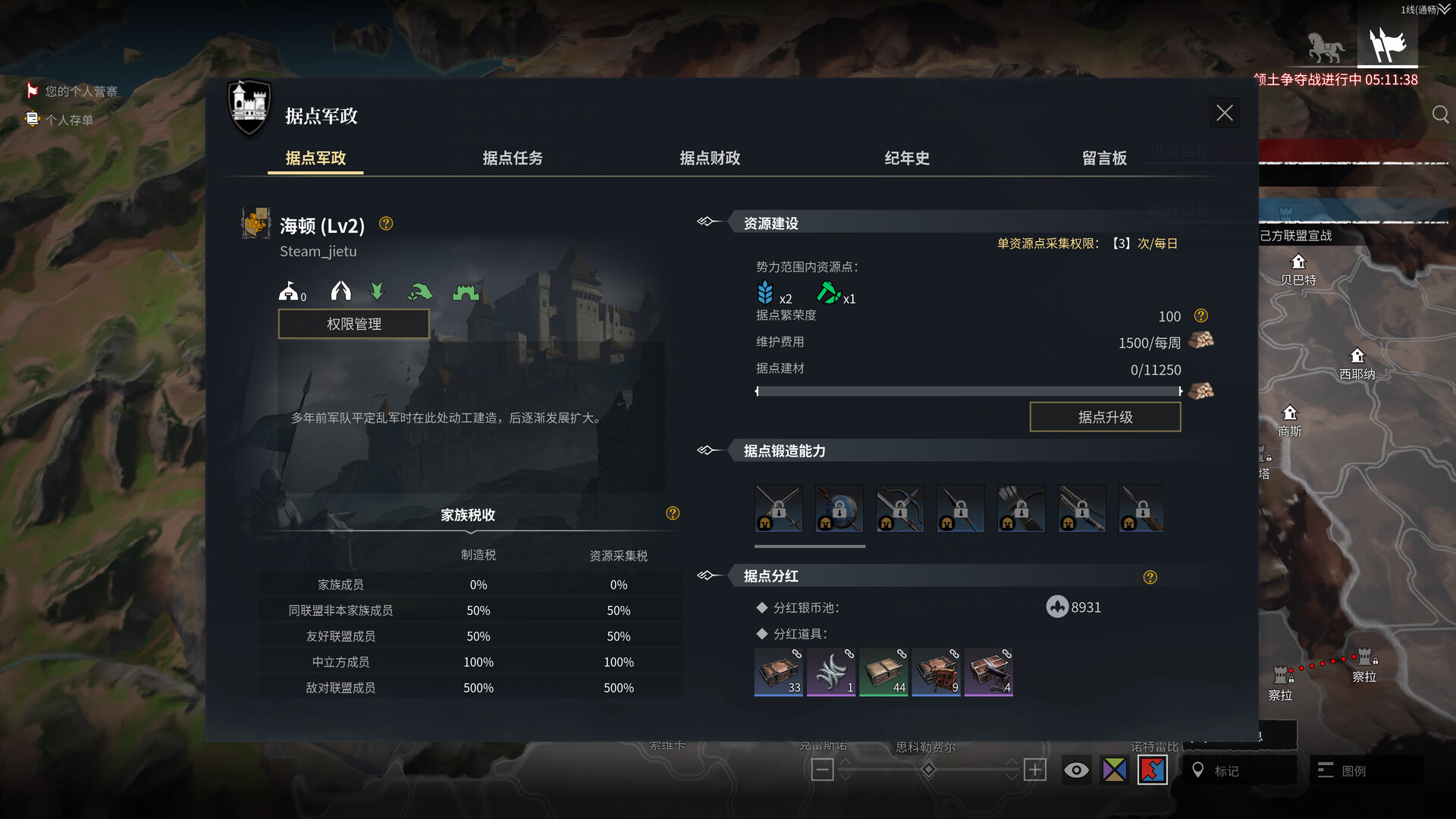Click the 权限管理 button
This screenshot has height=819, width=1456.
[x=353, y=323]
